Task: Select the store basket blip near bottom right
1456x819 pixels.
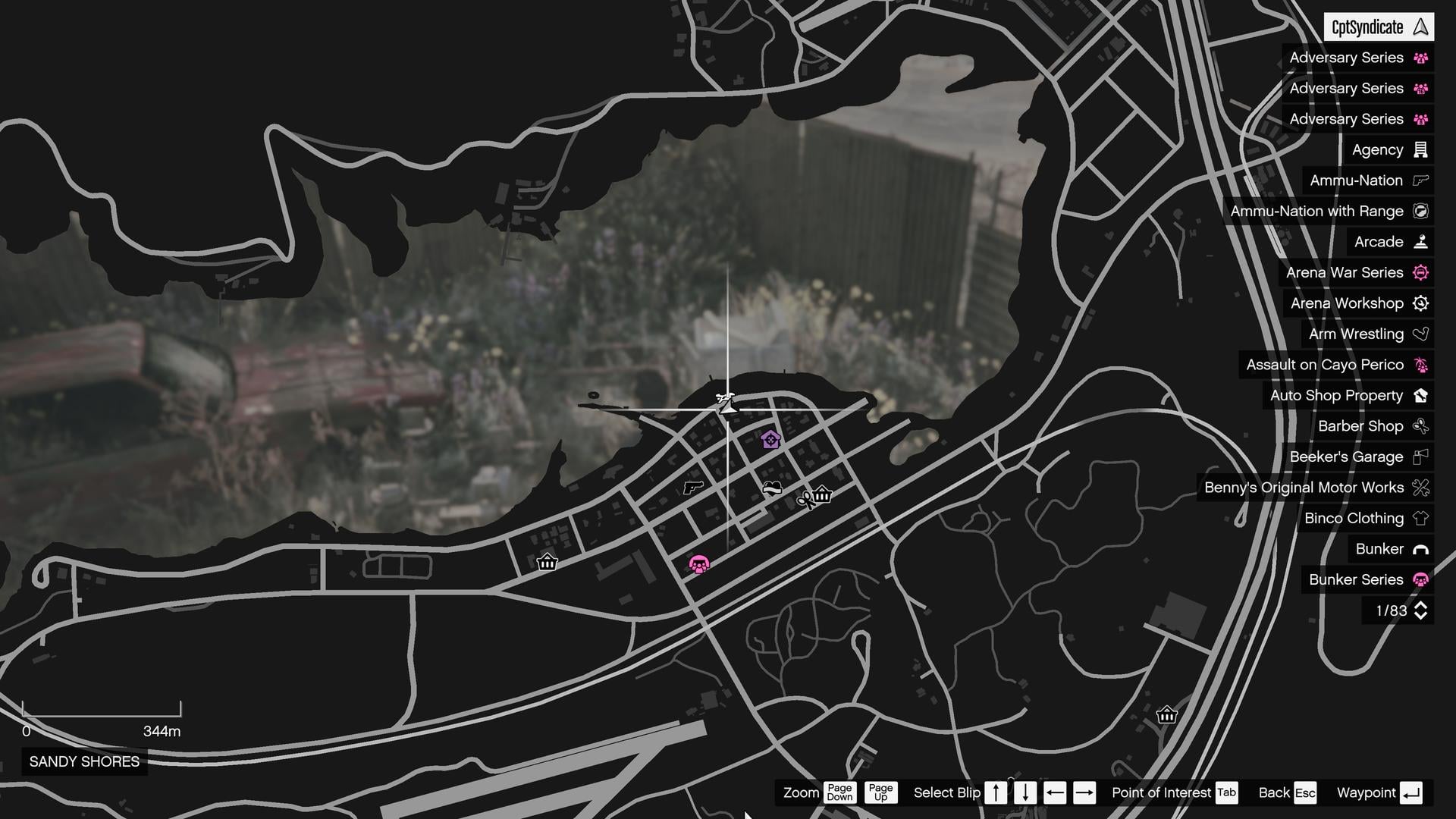Action: tap(1166, 715)
